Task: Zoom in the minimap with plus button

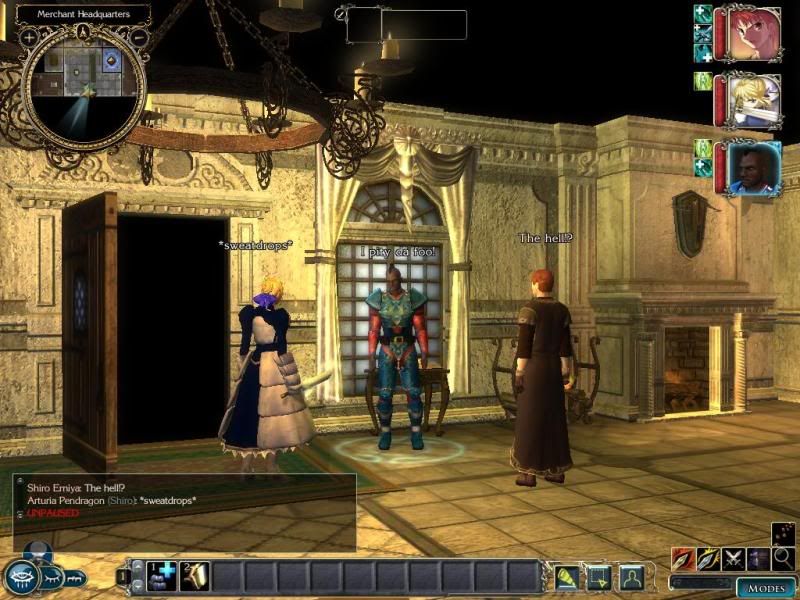Action: [x=30, y=37]
